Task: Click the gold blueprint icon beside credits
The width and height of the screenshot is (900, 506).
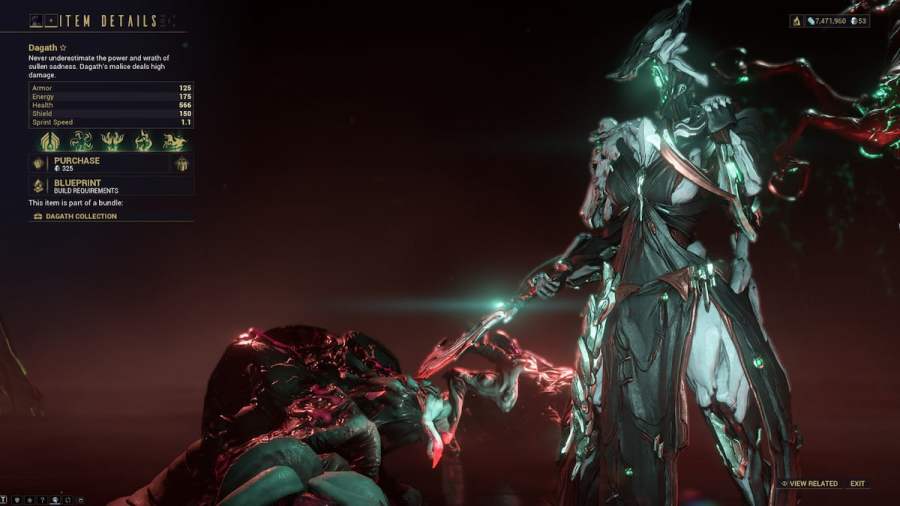Action: coord(796,20)
